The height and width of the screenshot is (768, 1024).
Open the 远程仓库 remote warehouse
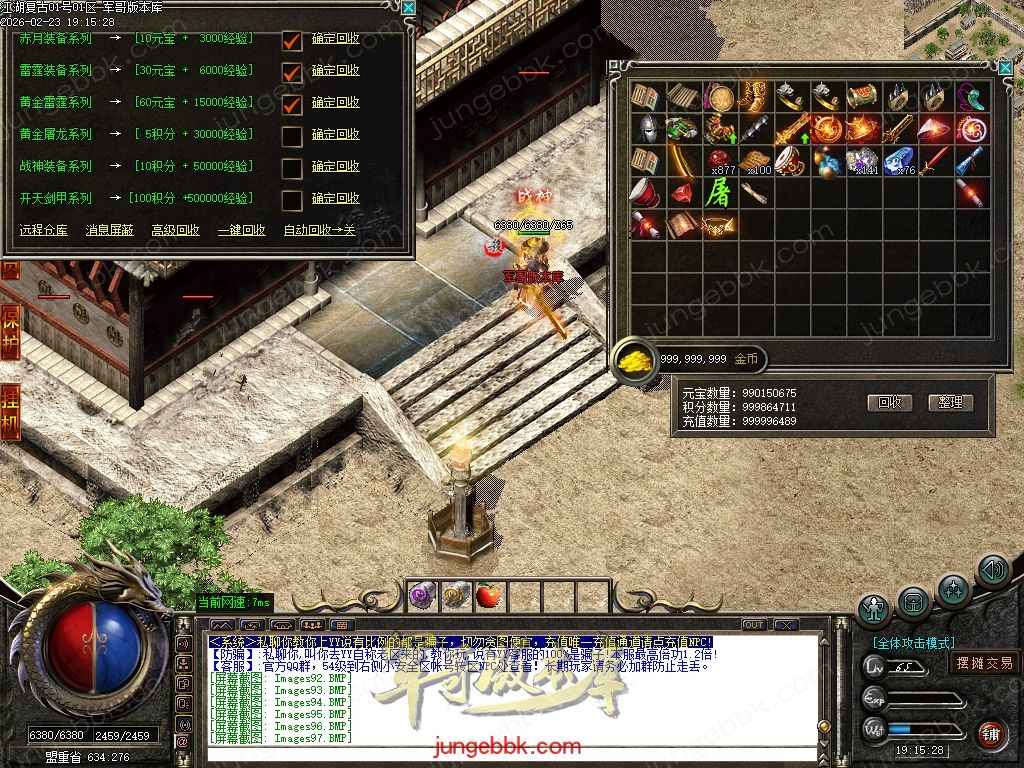point(44,230)
